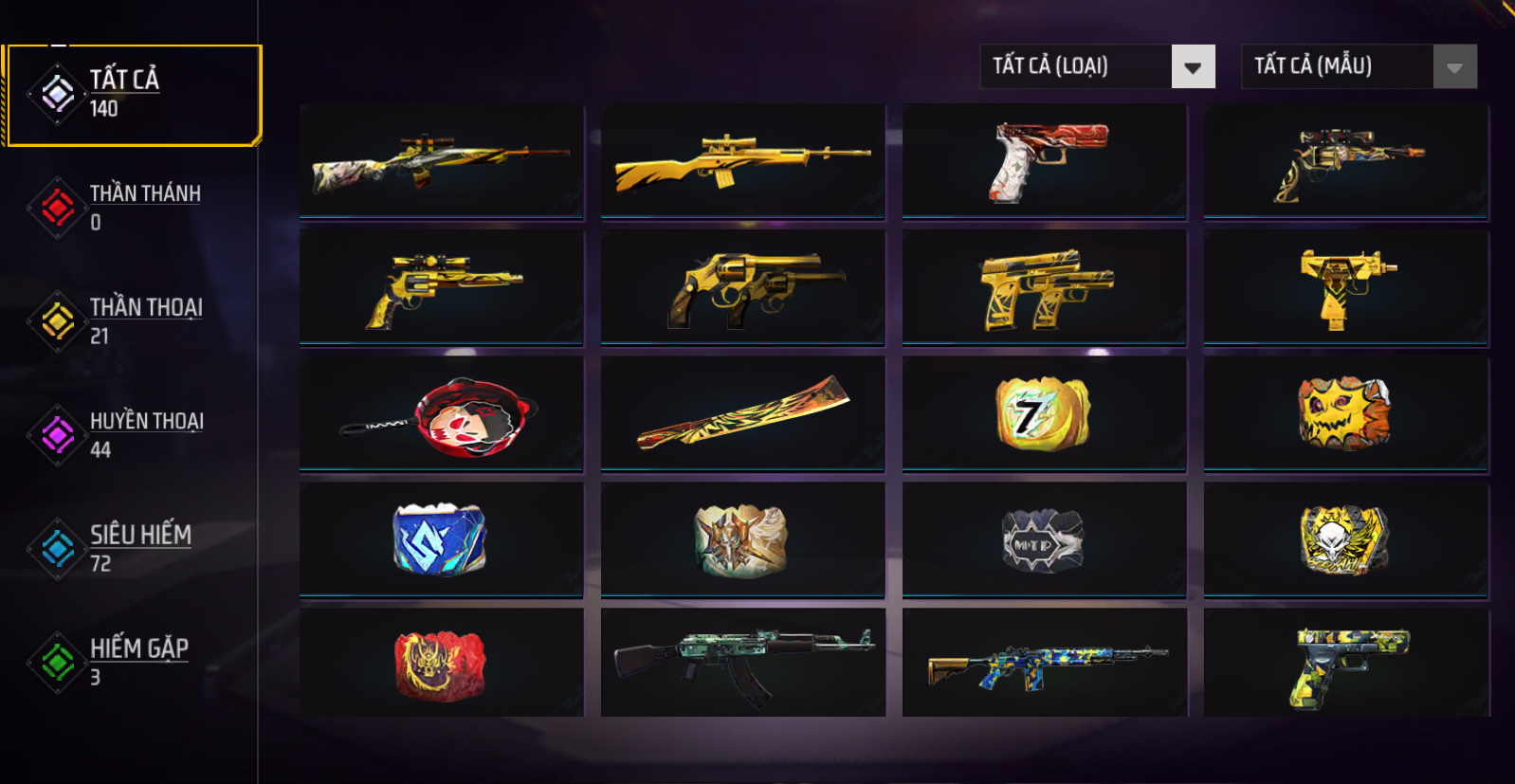Select the camo AK rifle skin

(742, 663)
